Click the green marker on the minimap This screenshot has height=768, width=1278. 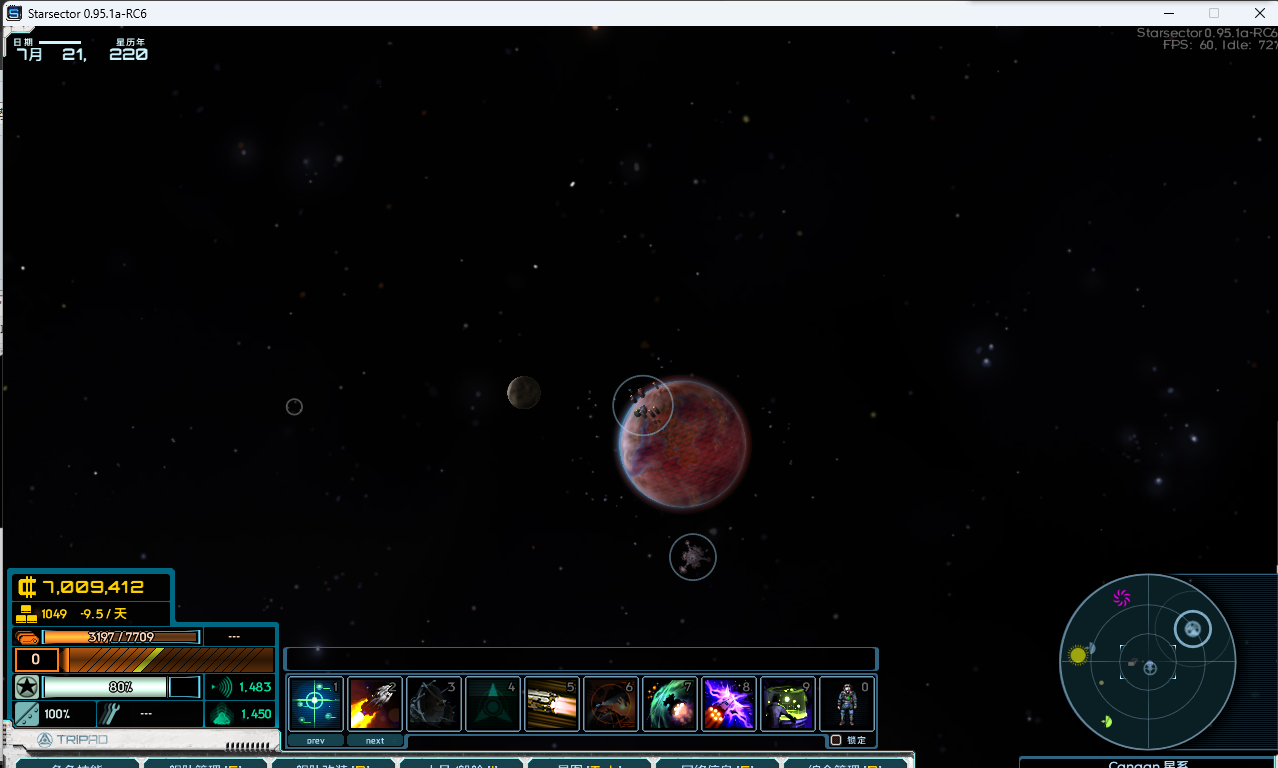pos(1107,722)
